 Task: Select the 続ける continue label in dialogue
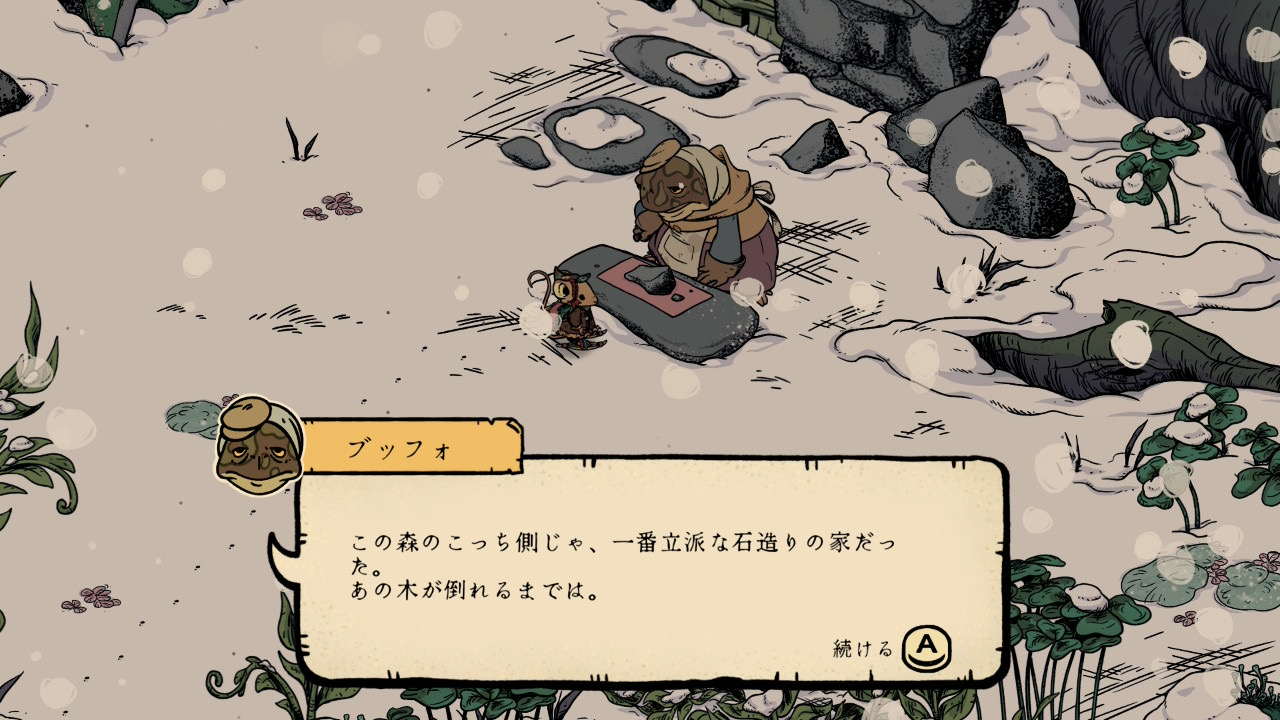(863, 649)
